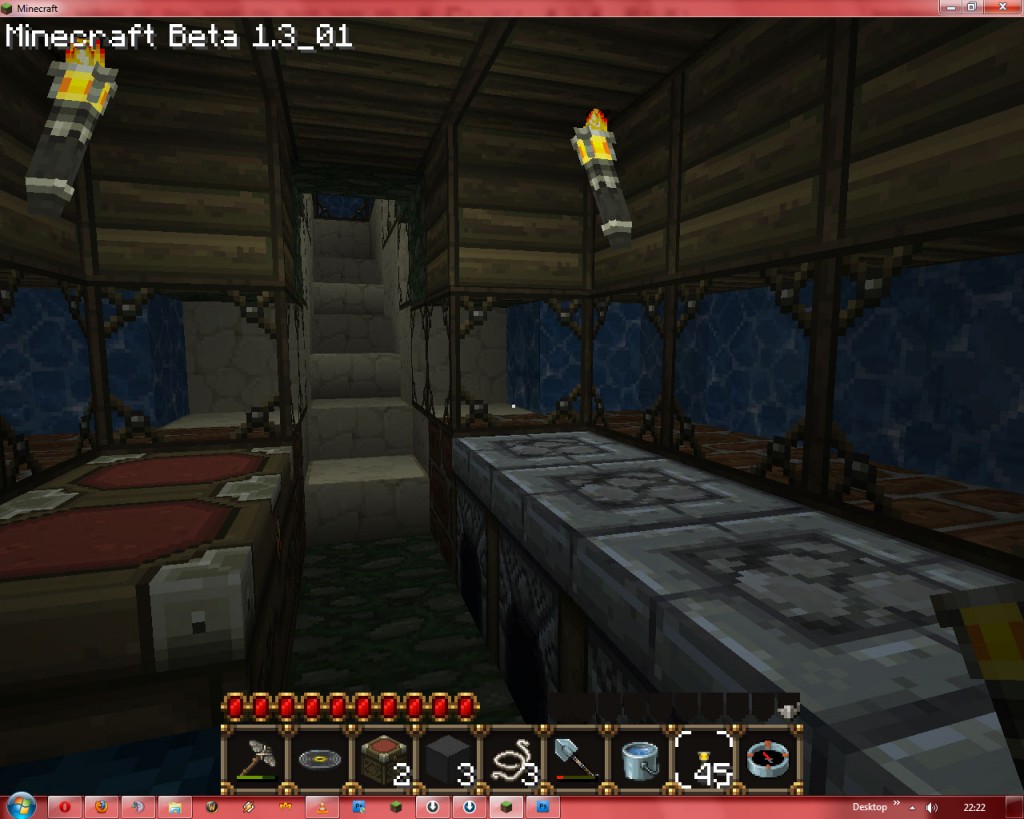
Task: Select the dark stone block stack
Action: [446, 759]
